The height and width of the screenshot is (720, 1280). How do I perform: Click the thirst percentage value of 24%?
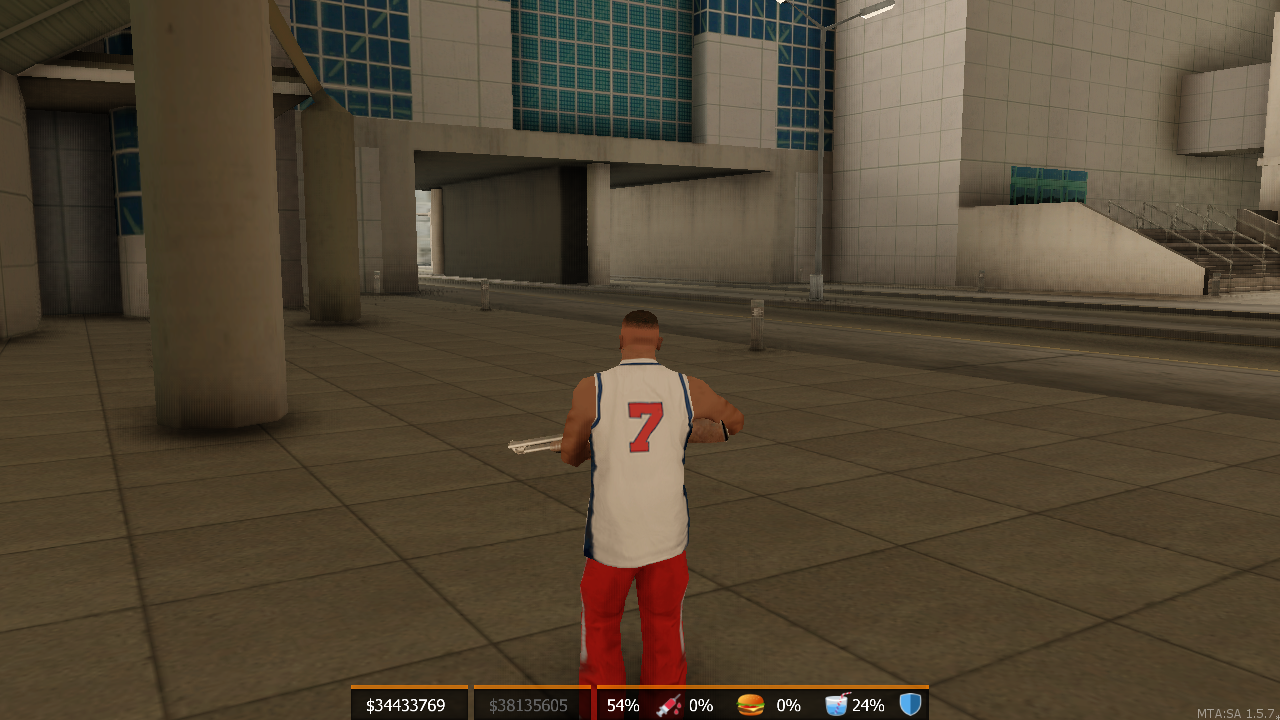tap(868, 705)
